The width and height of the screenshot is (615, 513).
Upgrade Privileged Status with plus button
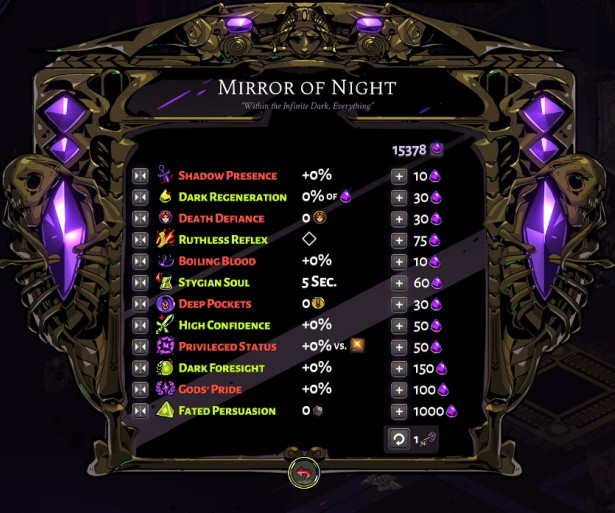(399, 347)
